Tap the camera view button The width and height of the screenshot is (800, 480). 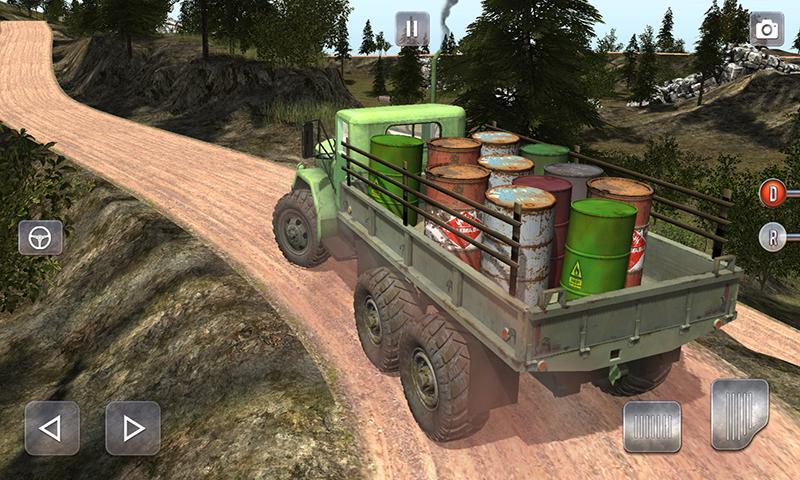pos(767,29)
